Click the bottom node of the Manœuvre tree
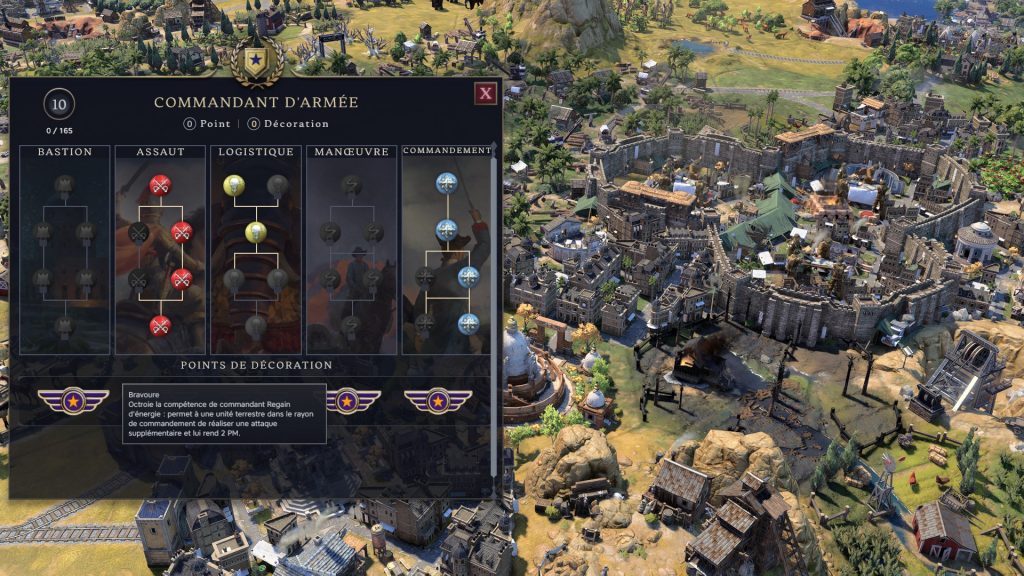Viewport: 1024px width, 576px height. (351, 325)
